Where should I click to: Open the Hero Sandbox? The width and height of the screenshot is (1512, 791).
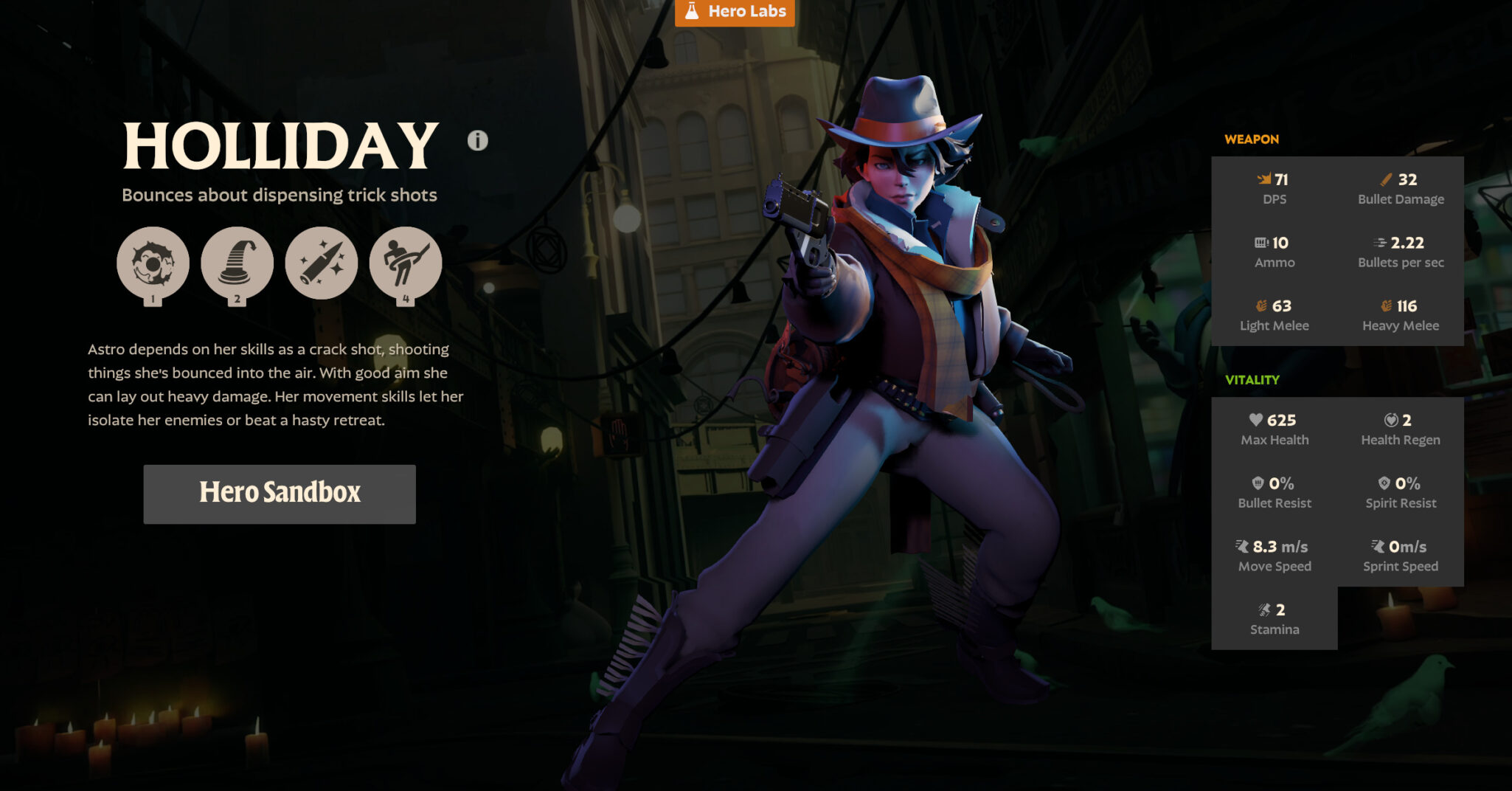[280, 494]
